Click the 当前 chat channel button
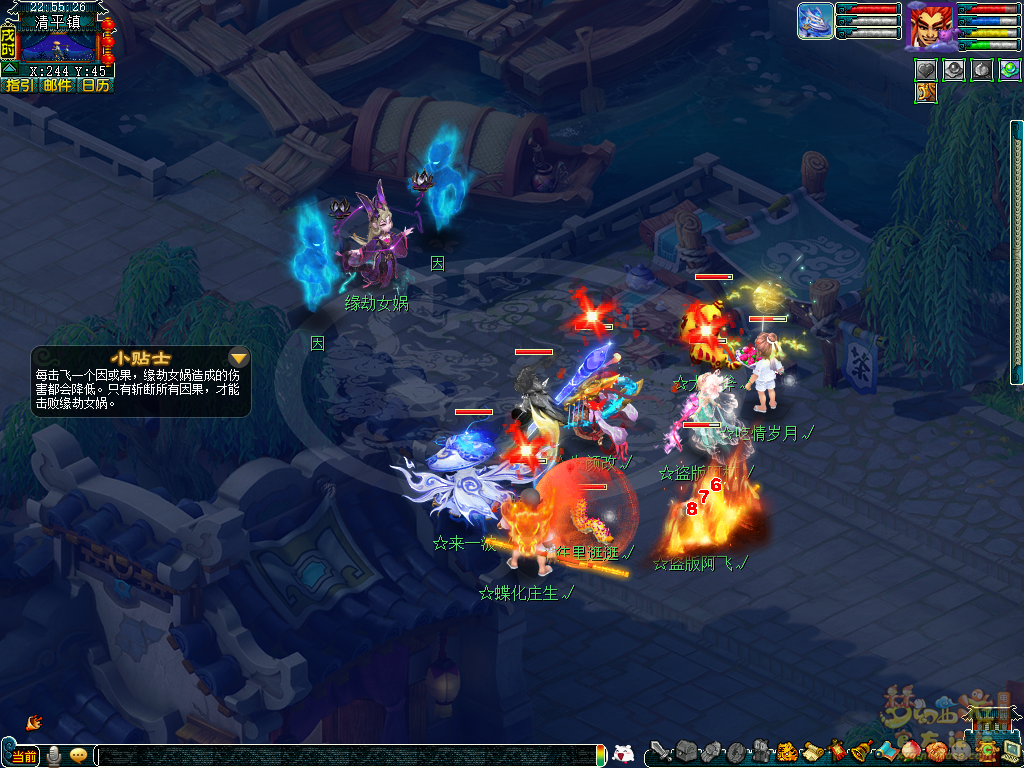 click(24, 756)
